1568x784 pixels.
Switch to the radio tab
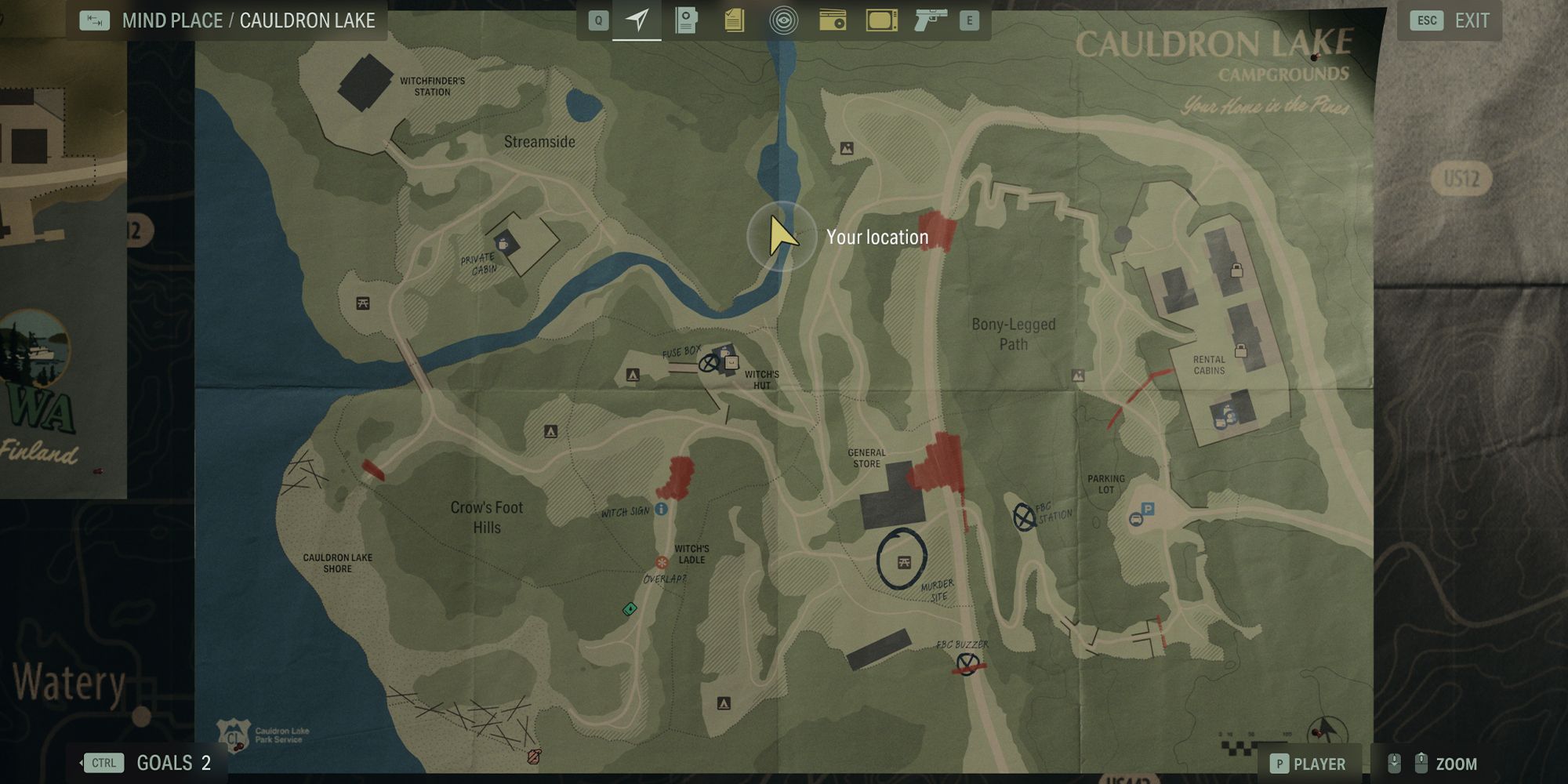(x=832, y=20)
